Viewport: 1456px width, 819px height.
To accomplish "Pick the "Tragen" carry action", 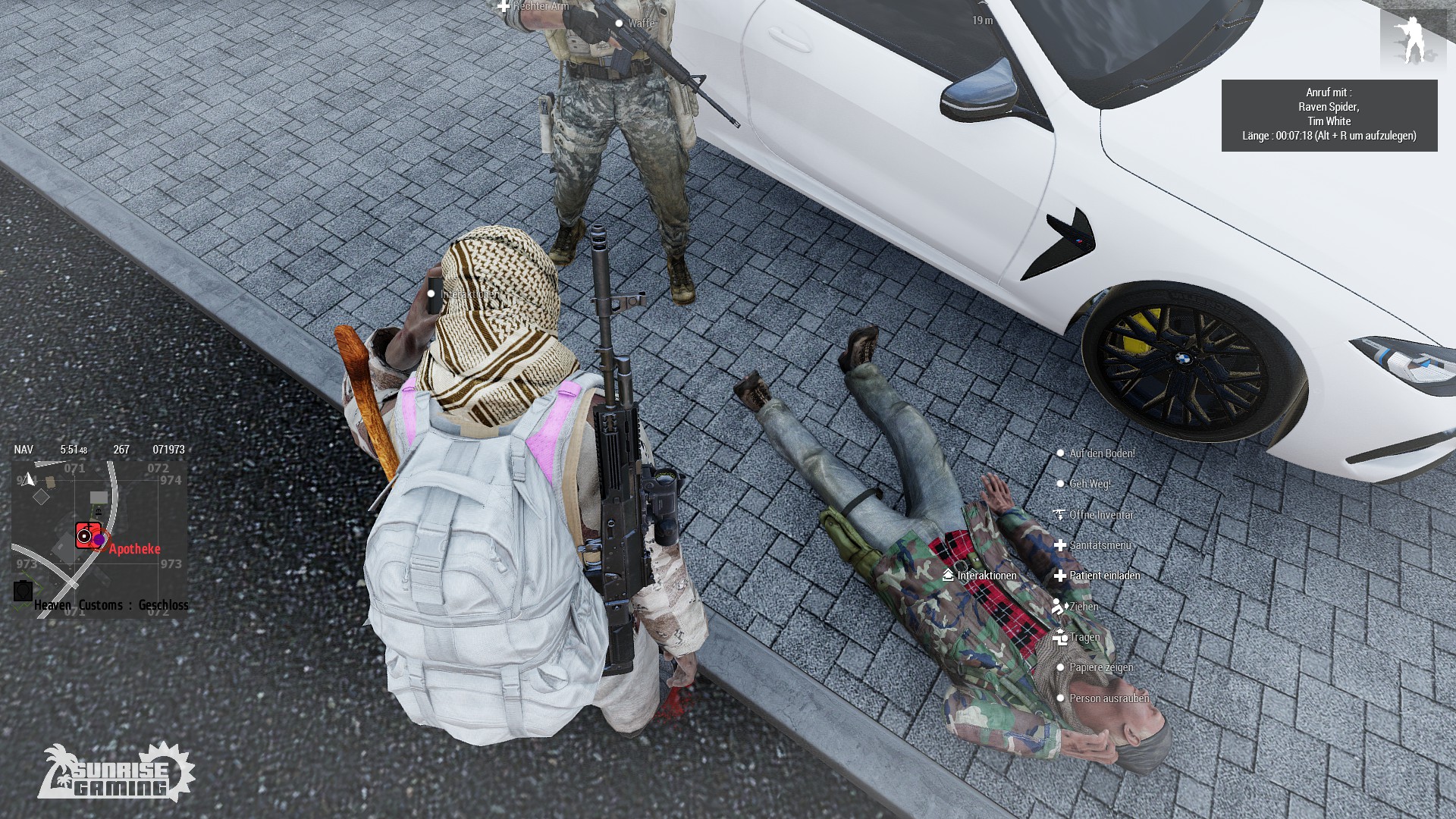I will point(1084,637).
